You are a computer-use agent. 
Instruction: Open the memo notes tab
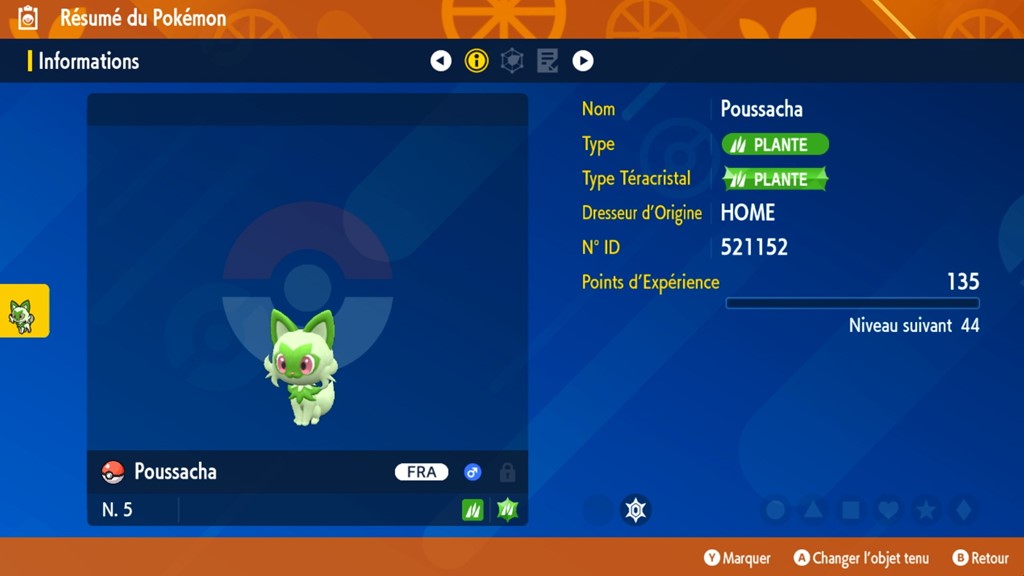547,61
